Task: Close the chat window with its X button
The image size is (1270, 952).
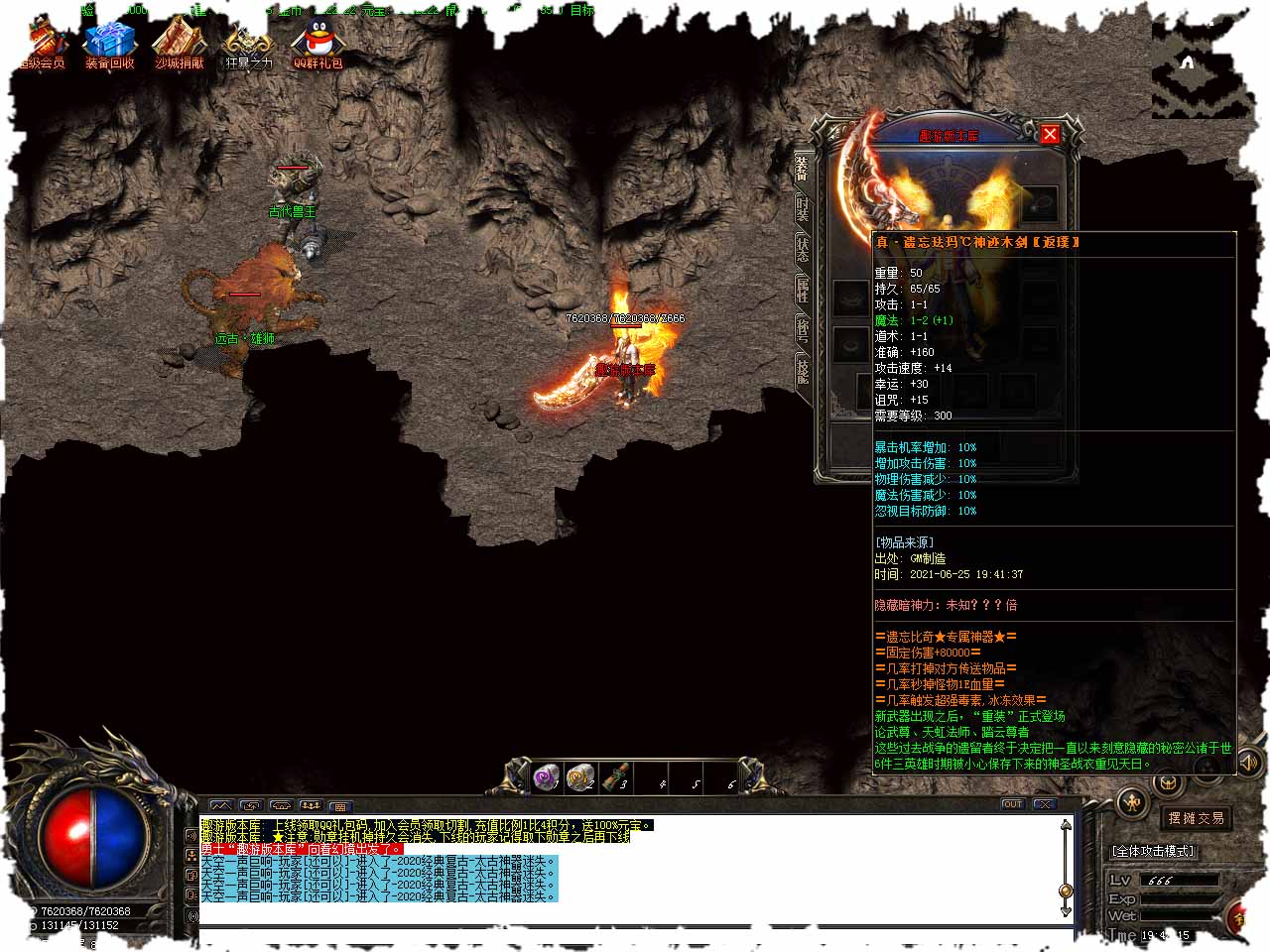Action: point(1043,804)
